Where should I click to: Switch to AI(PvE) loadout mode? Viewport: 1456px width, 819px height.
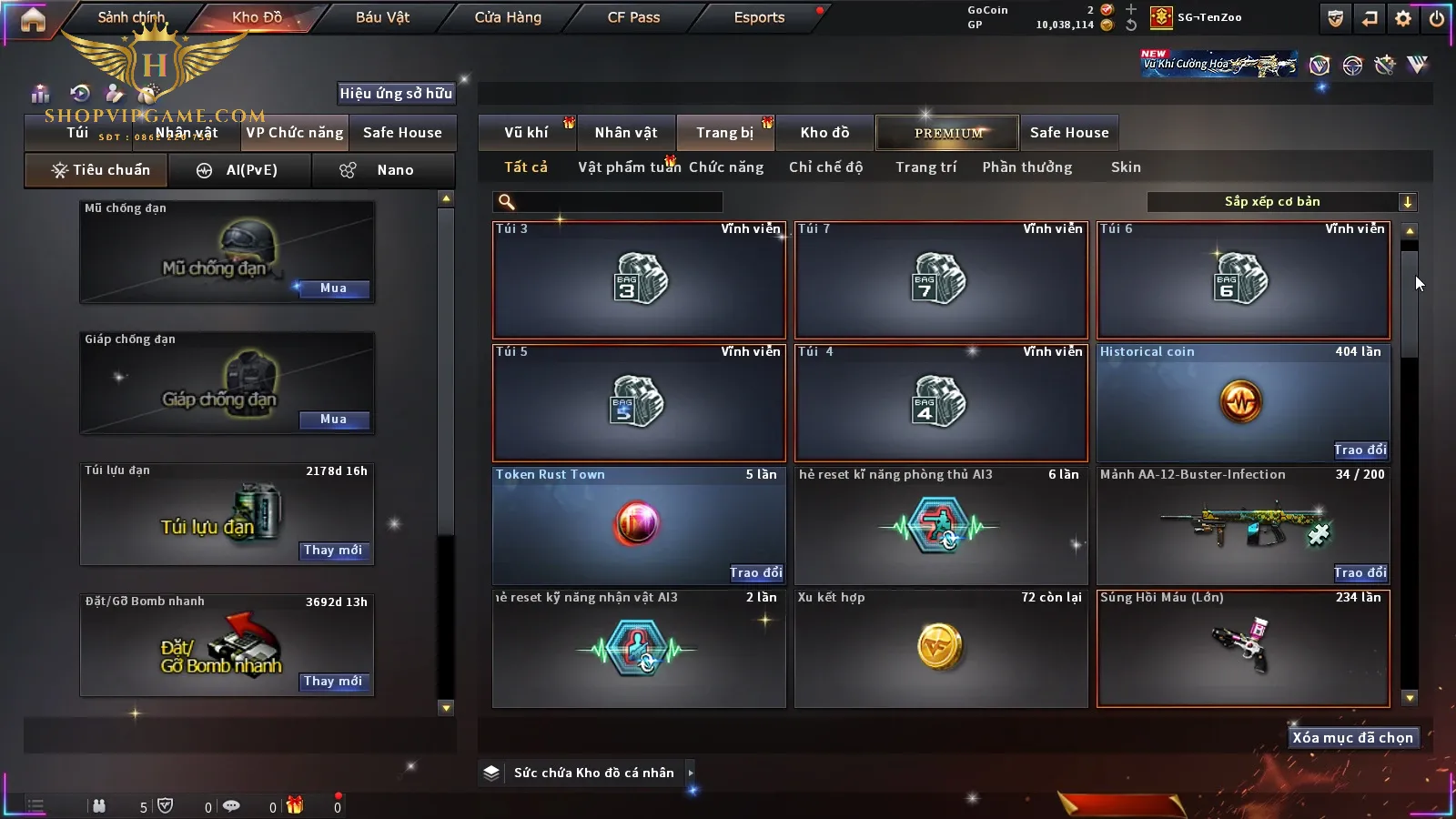pos(240,170)
